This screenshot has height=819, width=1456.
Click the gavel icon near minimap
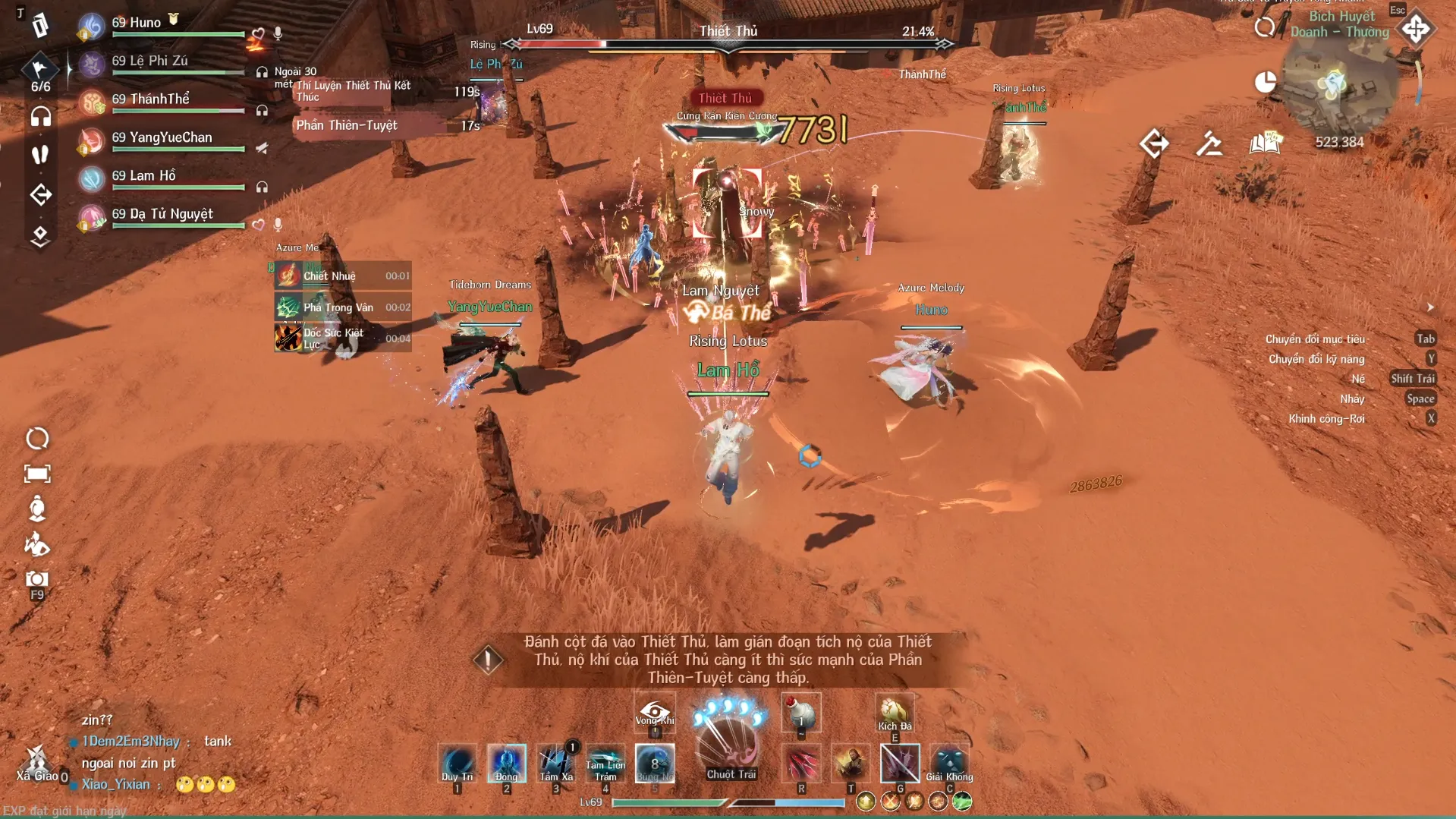point(1209,143)
